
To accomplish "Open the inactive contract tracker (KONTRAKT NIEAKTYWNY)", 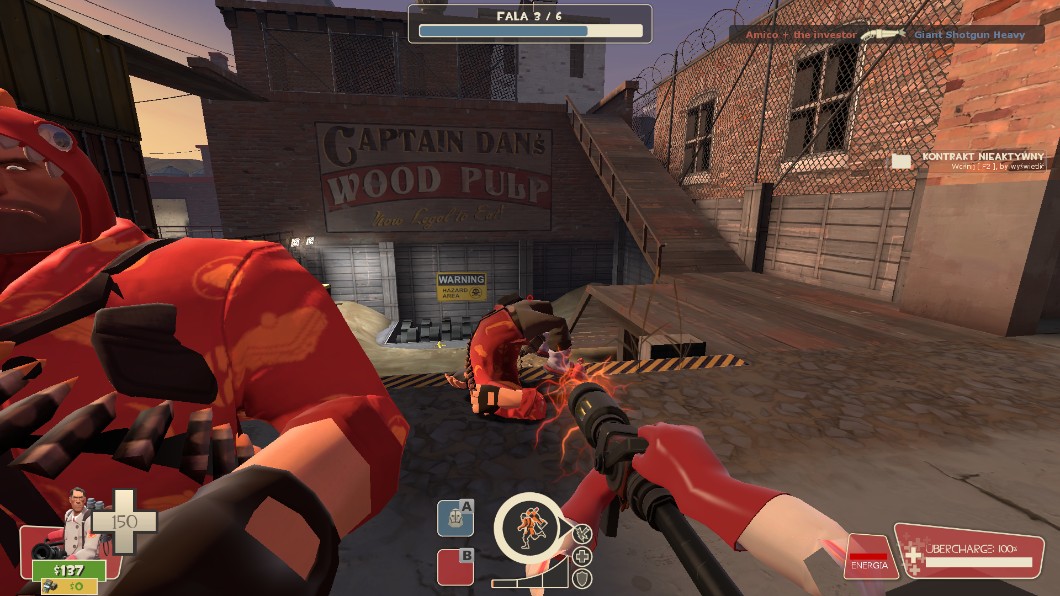I will click(x=969, y=160).
